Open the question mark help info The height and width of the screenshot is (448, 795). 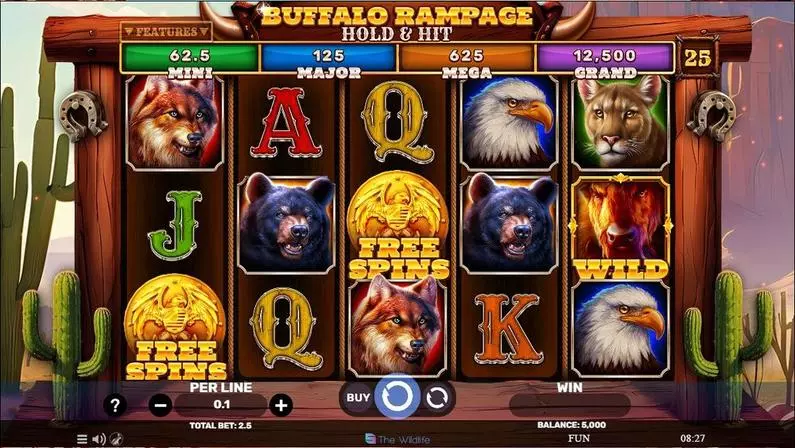116,406
